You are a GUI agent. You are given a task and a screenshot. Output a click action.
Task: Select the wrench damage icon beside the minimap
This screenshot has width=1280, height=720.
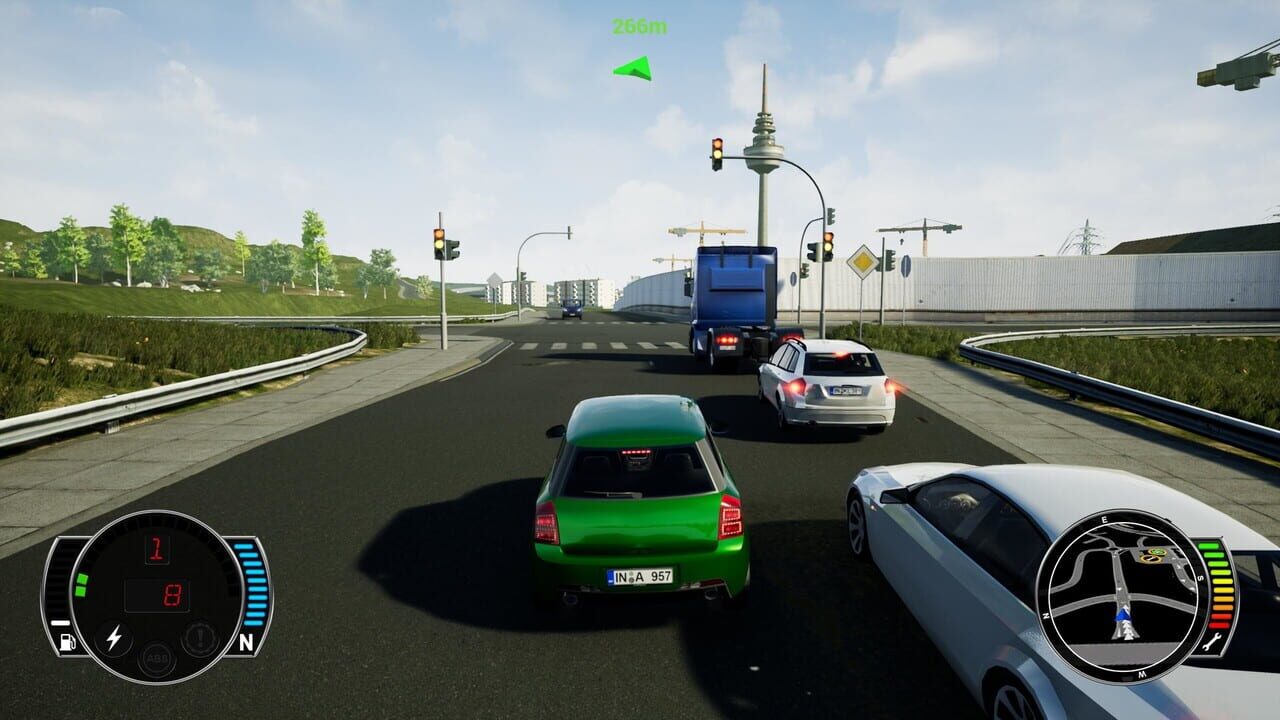1212,642
